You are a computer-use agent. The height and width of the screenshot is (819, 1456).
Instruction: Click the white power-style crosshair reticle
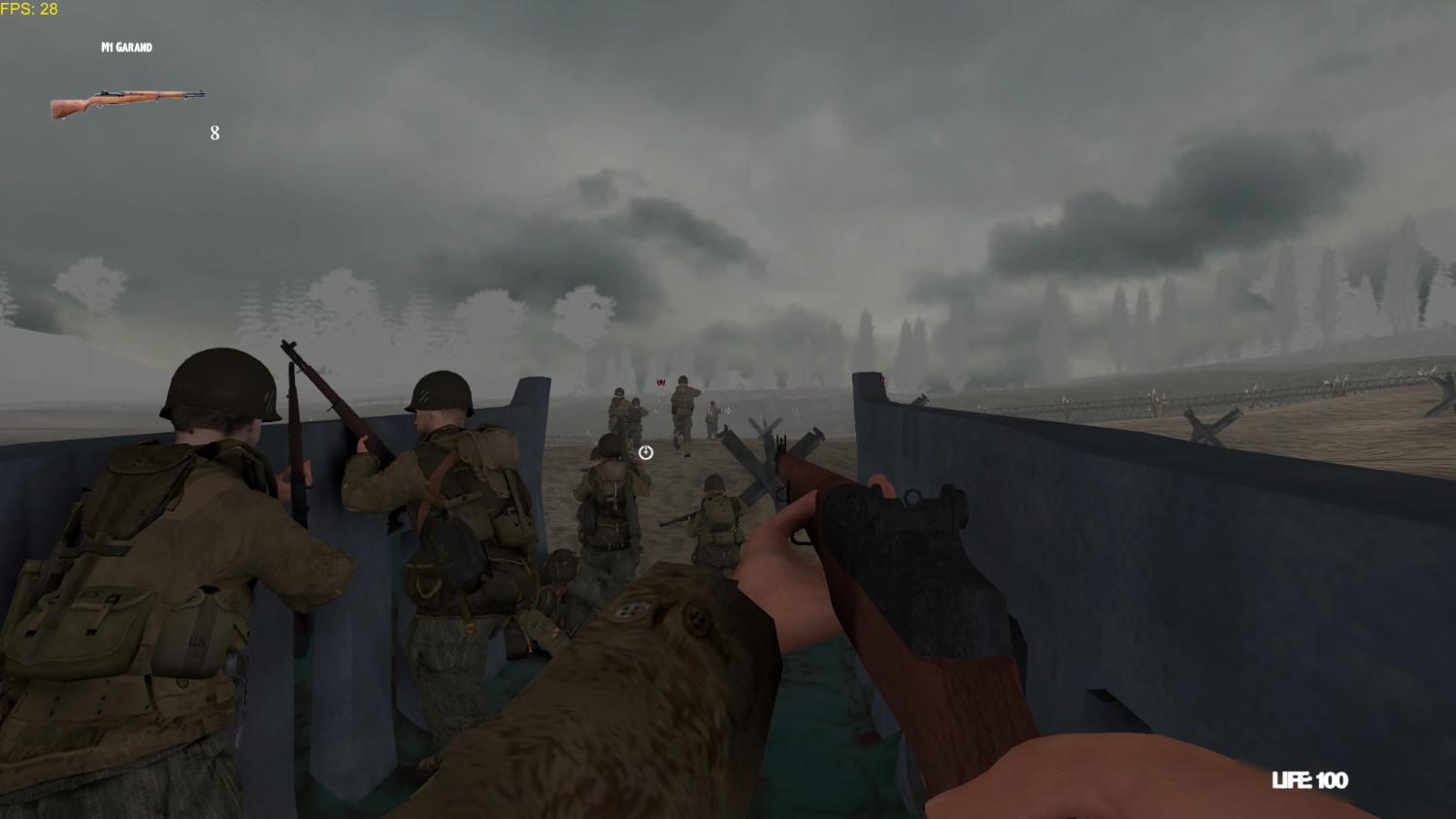pos(645,453)
